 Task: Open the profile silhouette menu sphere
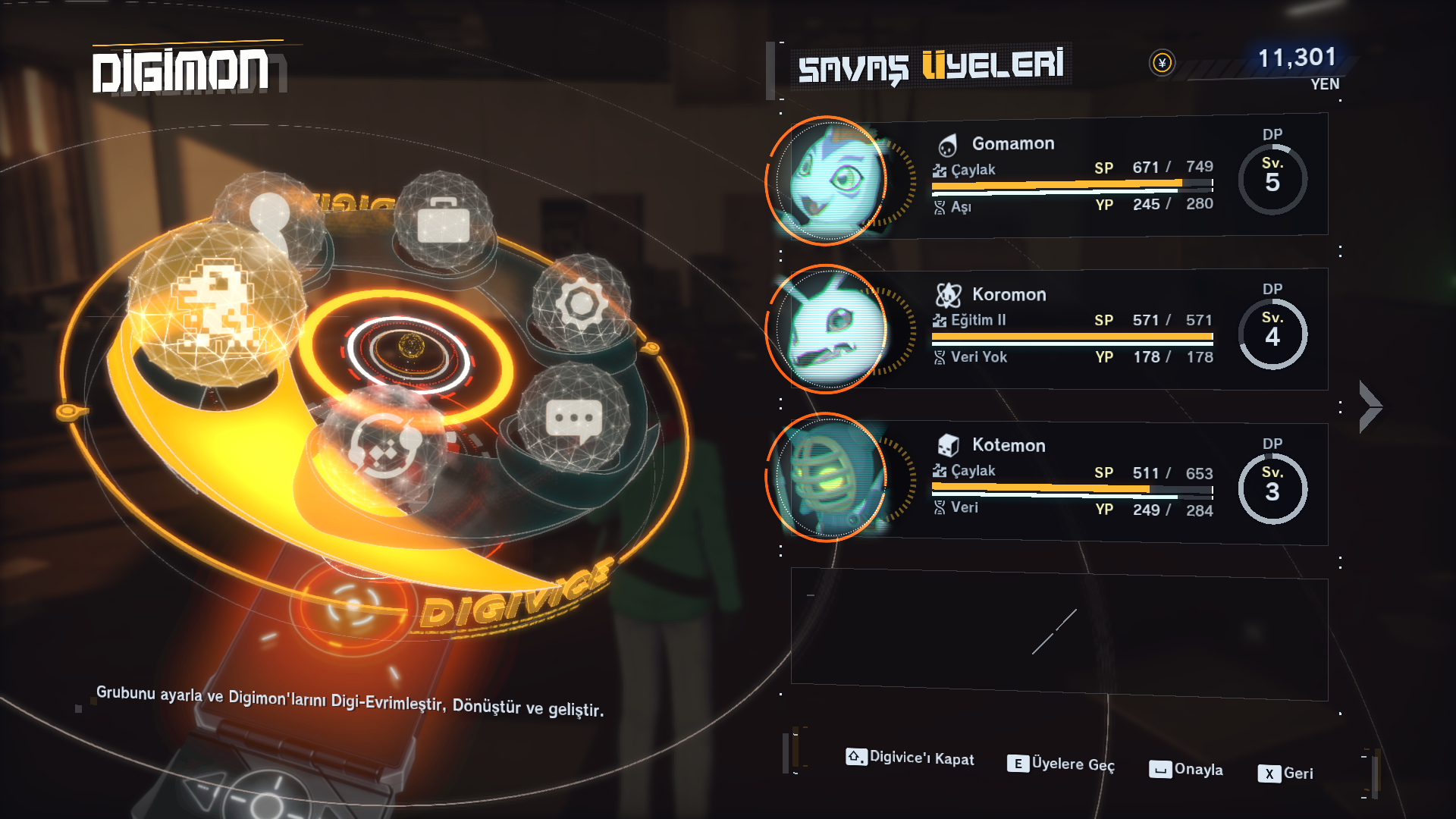tap(271, 215)
